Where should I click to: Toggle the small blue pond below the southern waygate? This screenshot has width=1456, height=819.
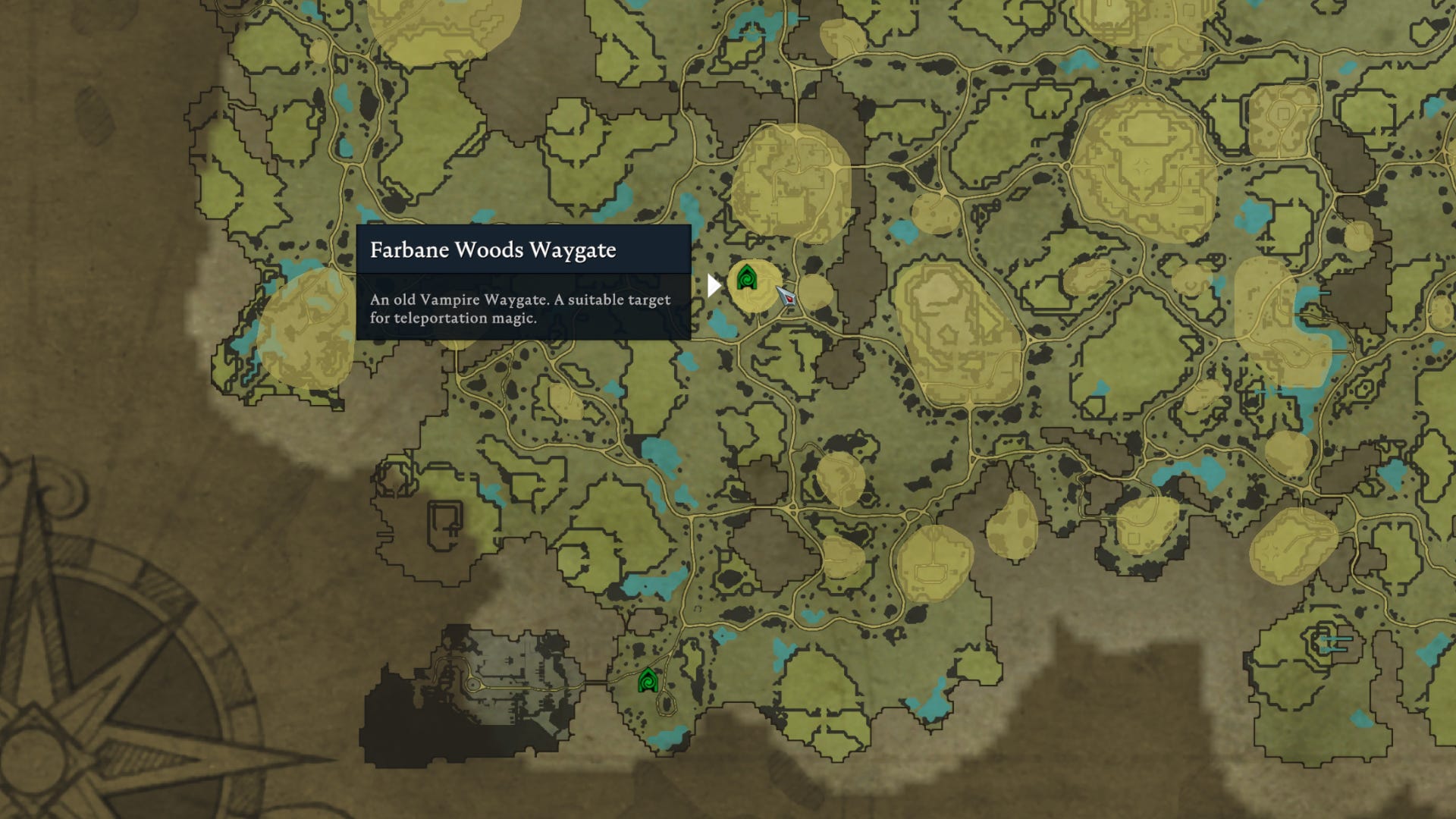coord(667,737)
